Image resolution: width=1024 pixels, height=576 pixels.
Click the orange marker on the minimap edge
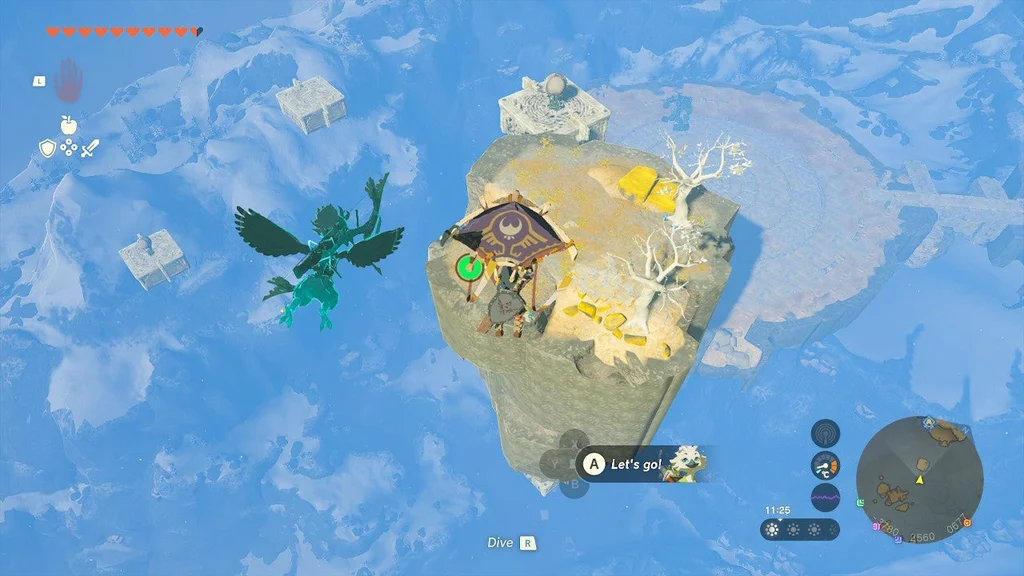point(966,523)
